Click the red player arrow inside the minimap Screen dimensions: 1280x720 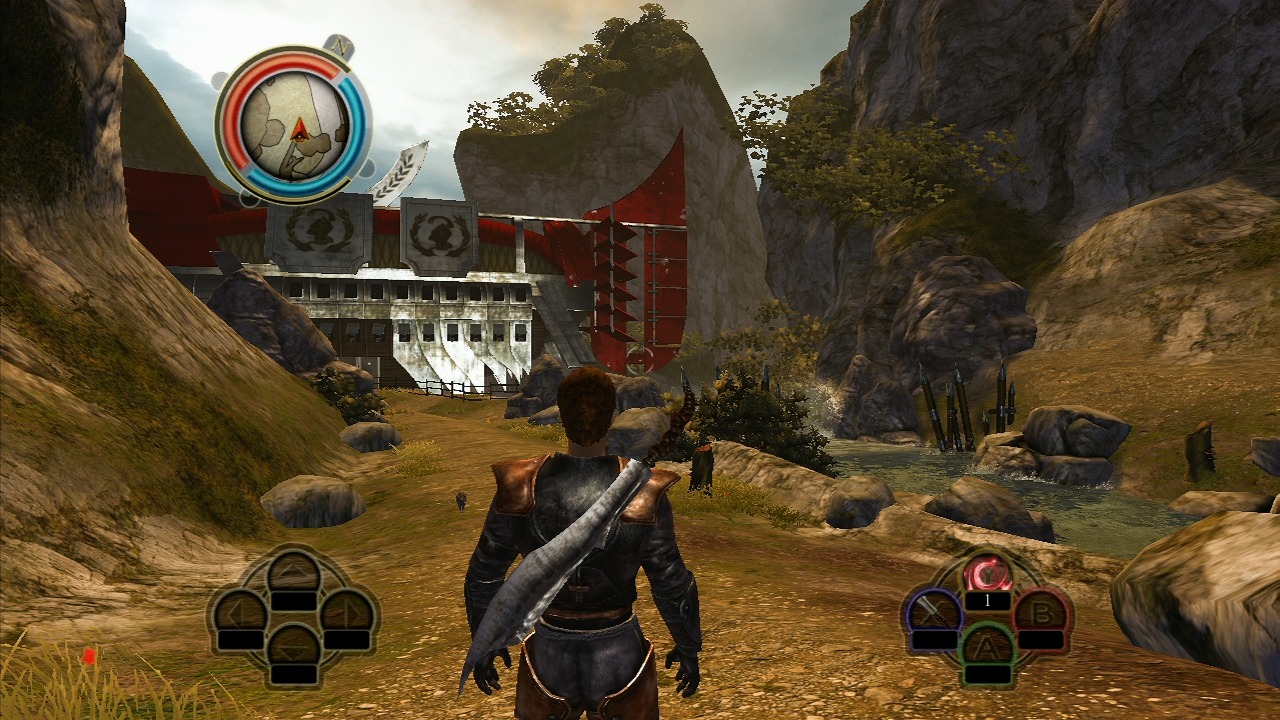click(x=300, y=130)
